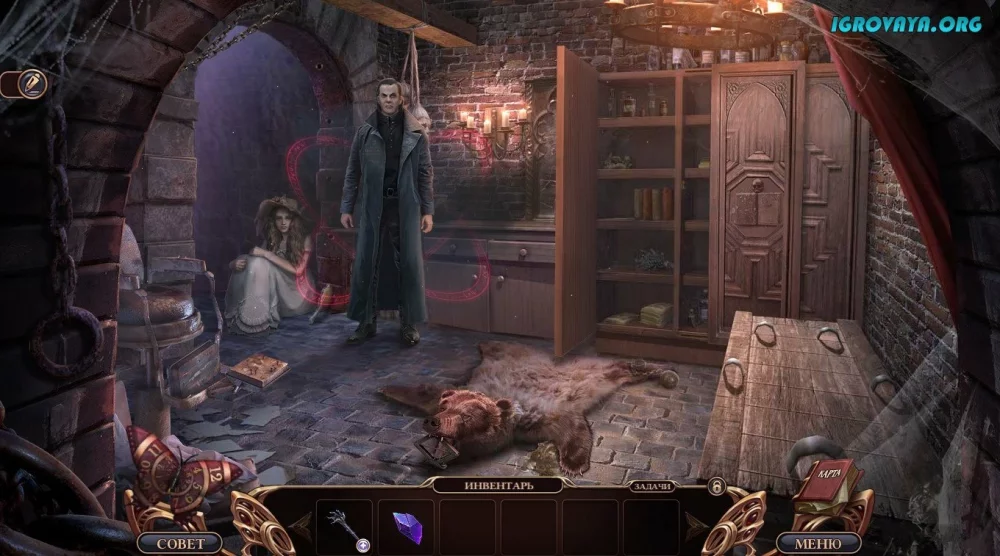This screenshot has width=1000, height=556.
Task: Open the Задачи tasks tab
Action: 652,486
